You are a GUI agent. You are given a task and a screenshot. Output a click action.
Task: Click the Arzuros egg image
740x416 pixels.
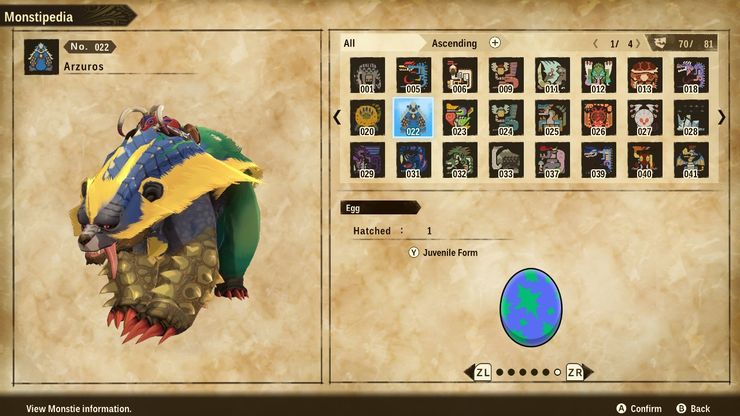tap(530, 306)
